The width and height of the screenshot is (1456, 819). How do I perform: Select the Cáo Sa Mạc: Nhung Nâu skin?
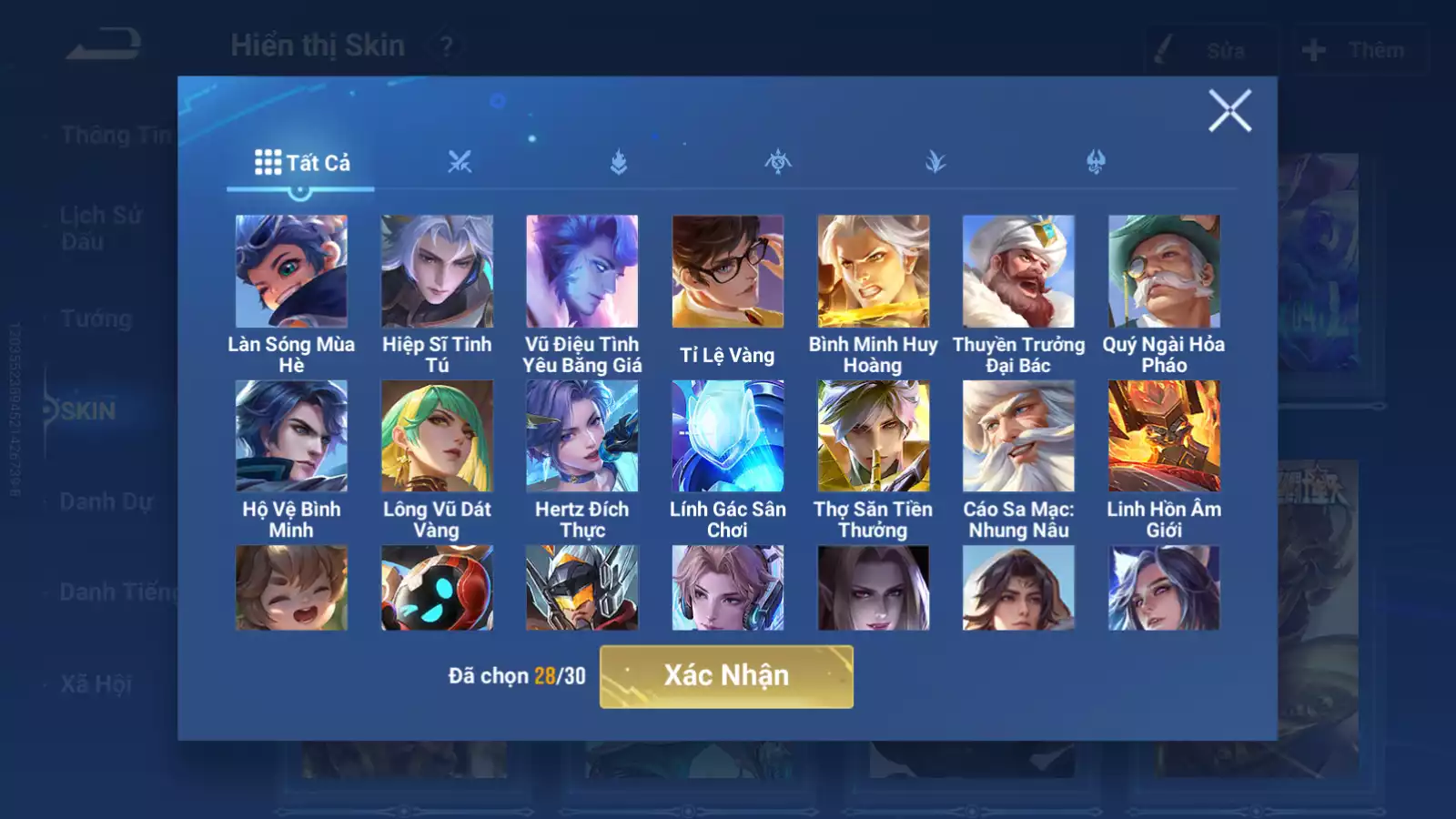point(1018,436)
